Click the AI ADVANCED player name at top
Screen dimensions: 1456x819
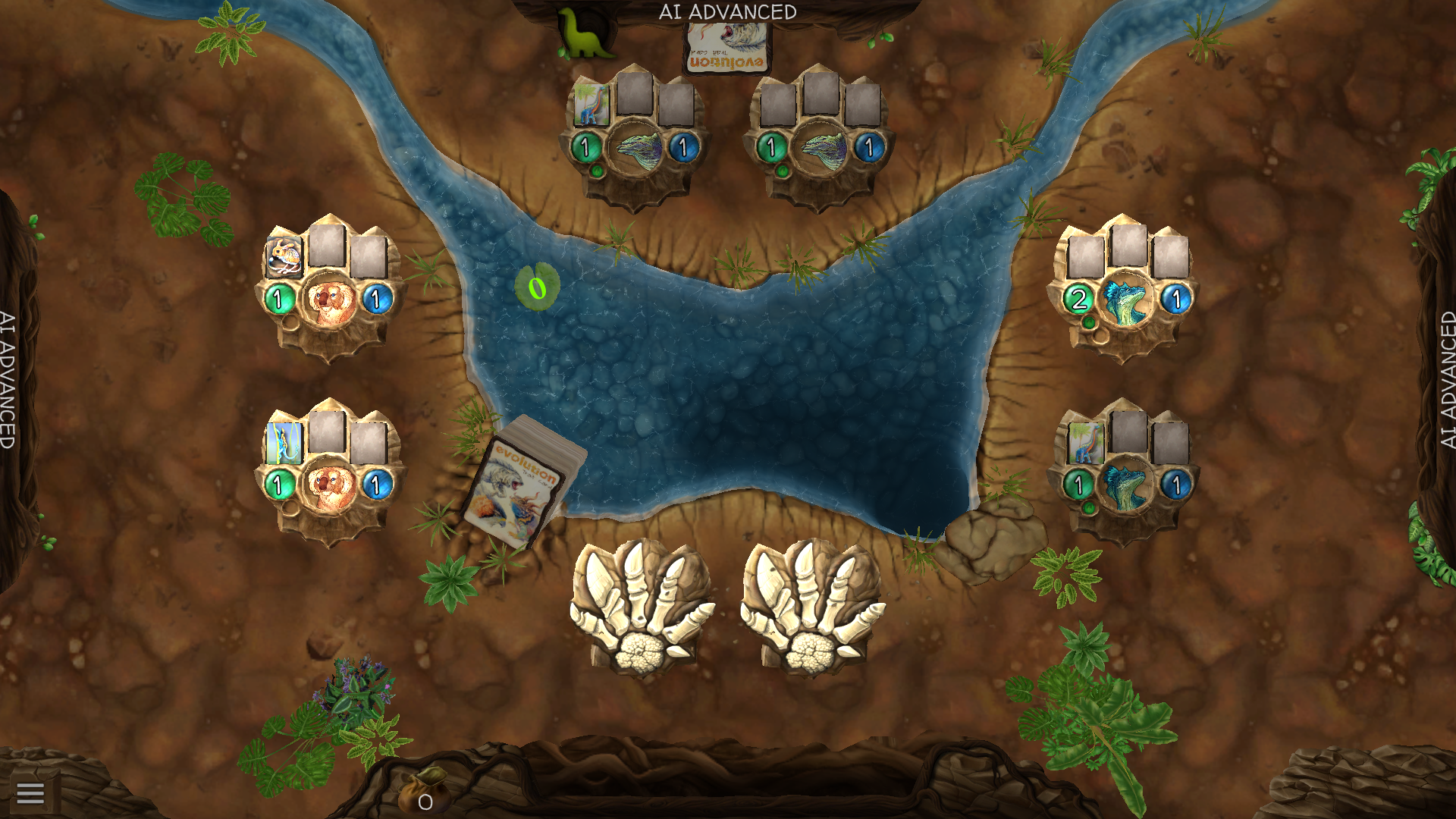(730, 11)
